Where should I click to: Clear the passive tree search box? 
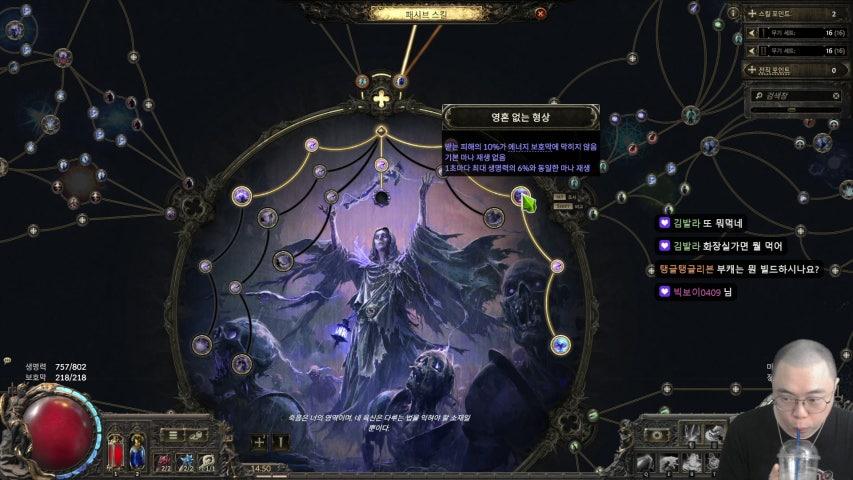point(837,96)
